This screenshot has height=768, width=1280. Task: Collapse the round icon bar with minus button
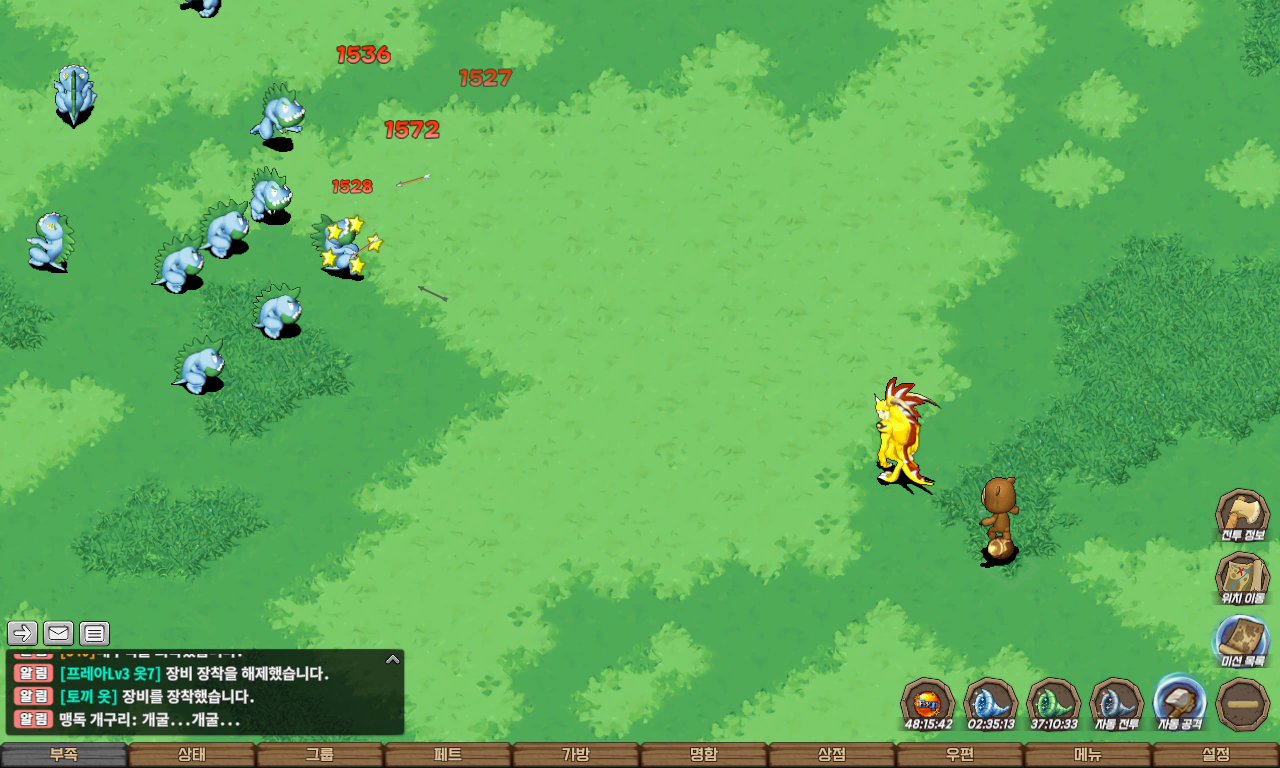click(x=1243, y=703)
